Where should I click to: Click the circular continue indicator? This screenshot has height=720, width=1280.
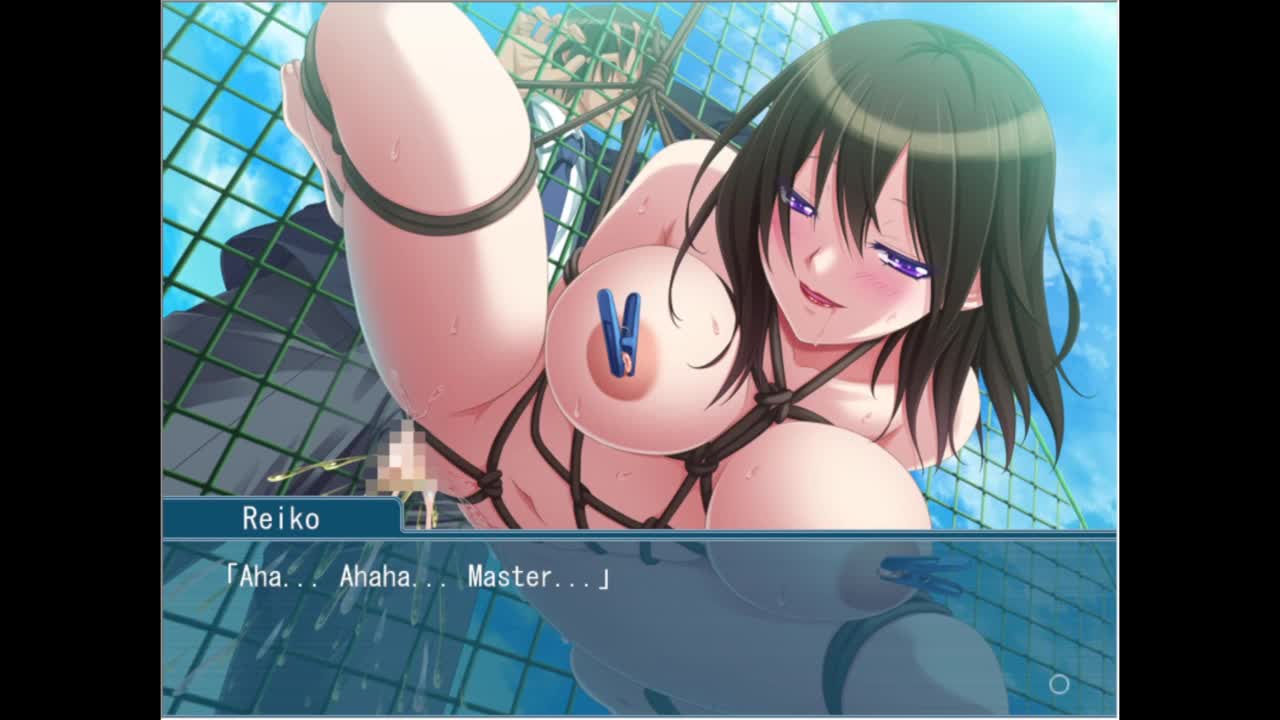click(x=1059, y=684)
